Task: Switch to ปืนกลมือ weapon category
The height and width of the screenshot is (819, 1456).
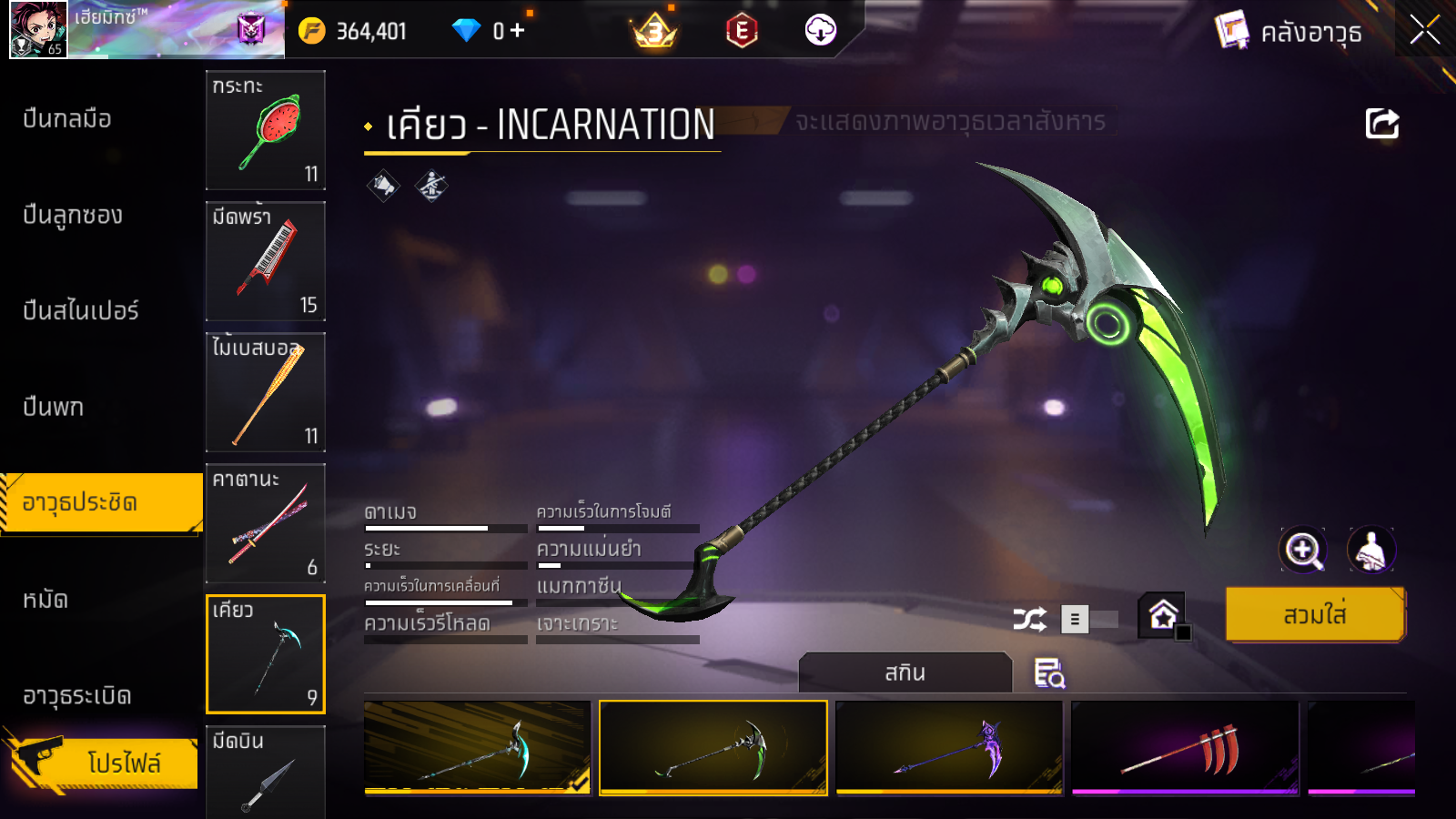Action: click(67, 118)
